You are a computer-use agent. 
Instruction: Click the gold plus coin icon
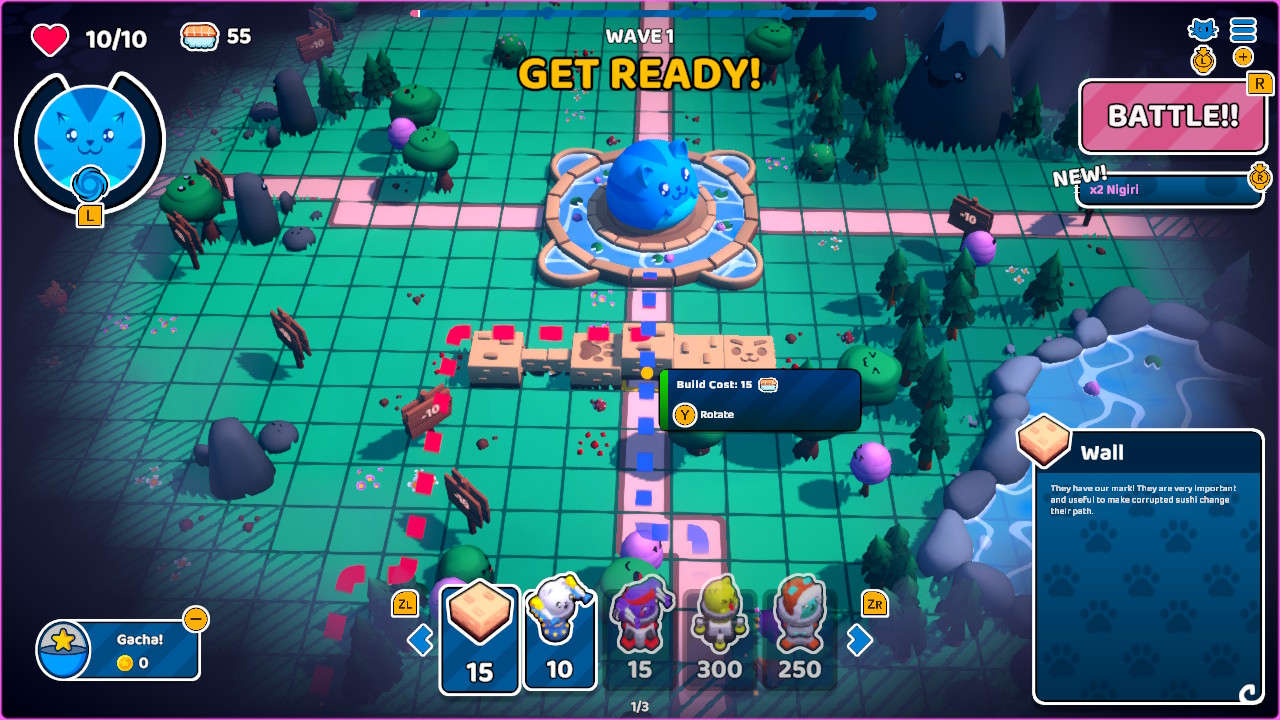1243,57
